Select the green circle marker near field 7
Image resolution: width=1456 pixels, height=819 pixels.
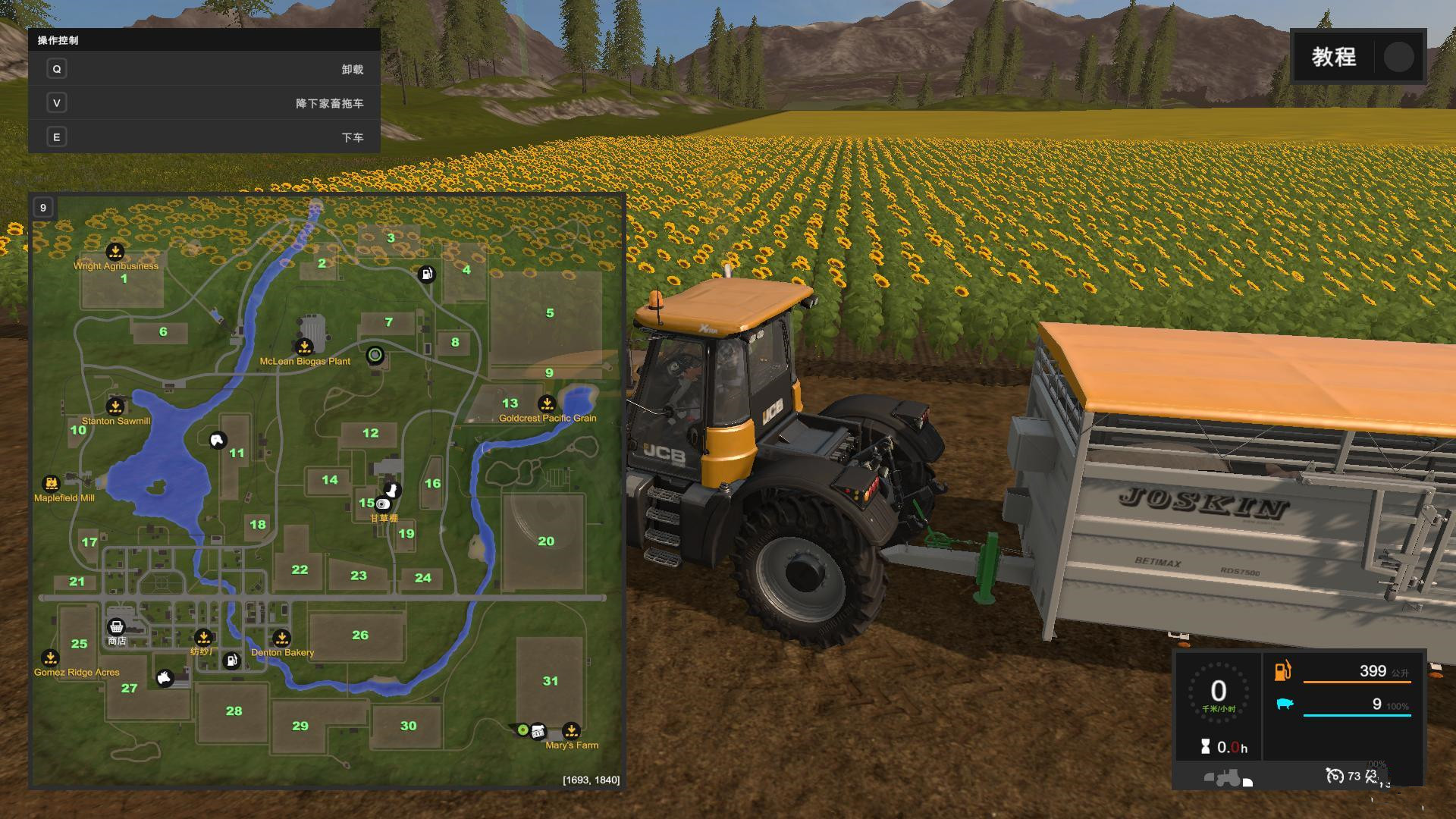pos(375,354)
